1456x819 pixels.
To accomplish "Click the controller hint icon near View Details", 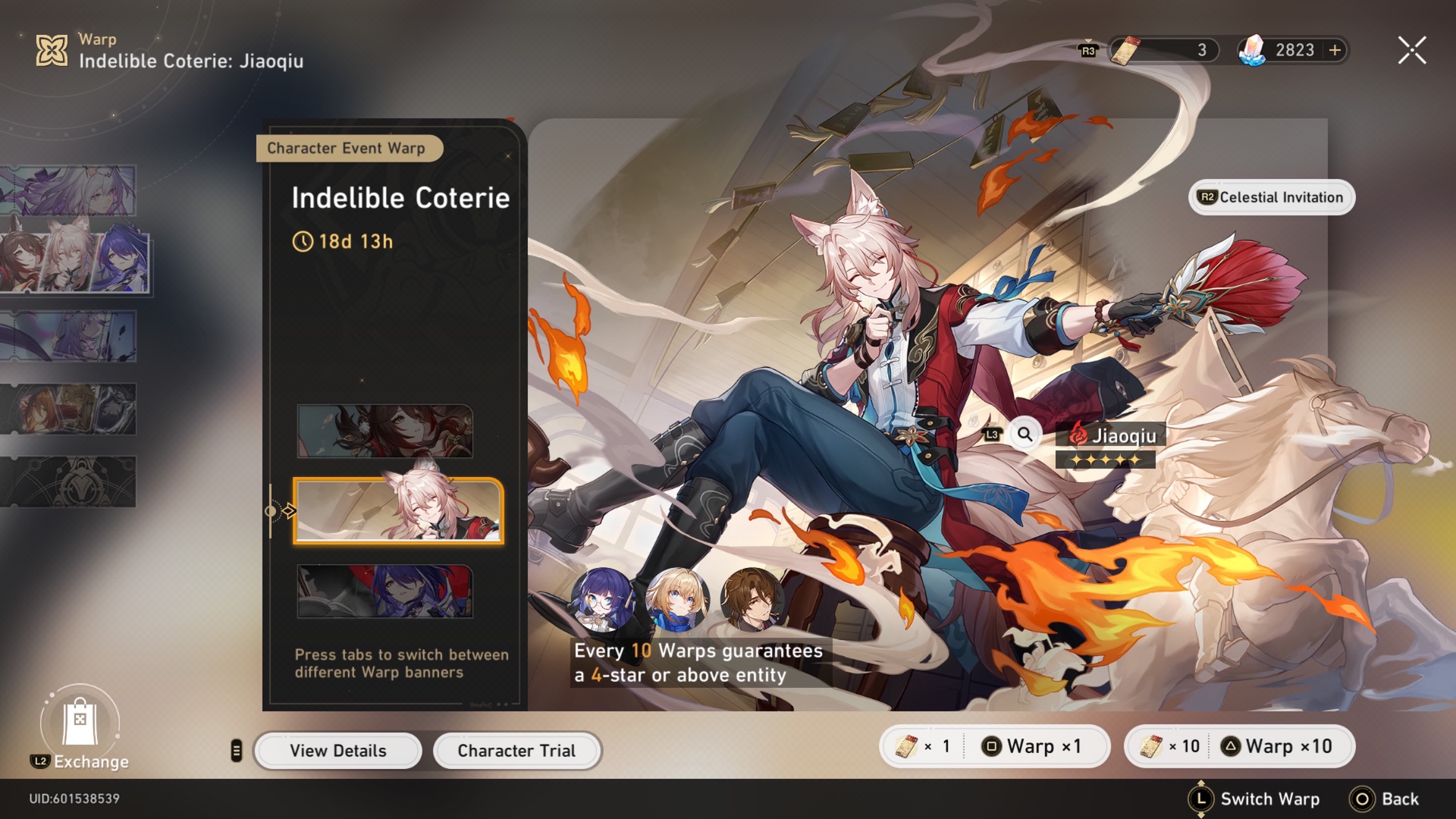I will 237,750.
